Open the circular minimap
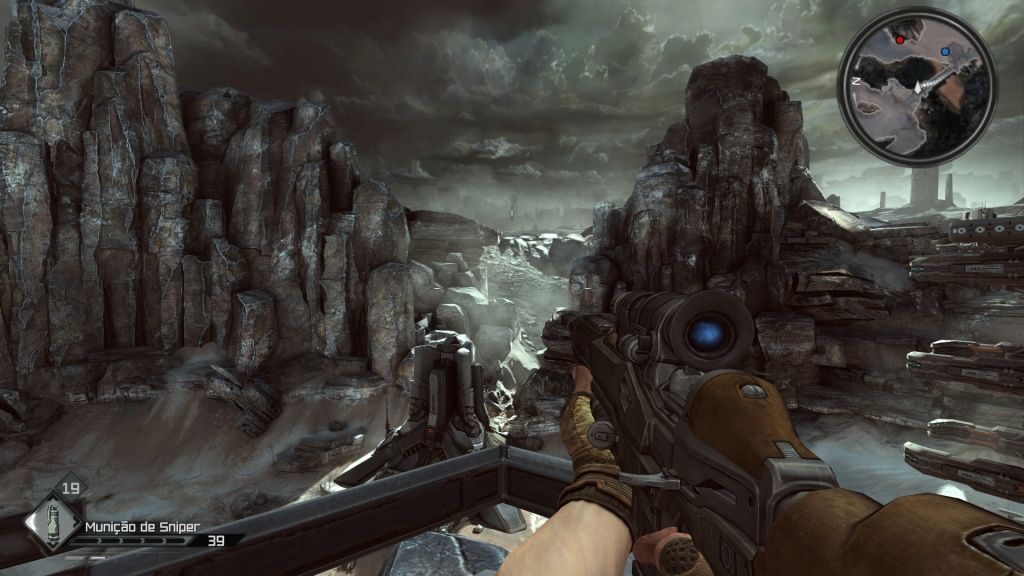Image resolution: width=1024 pixels, height=576 pixels. (917, 86)
